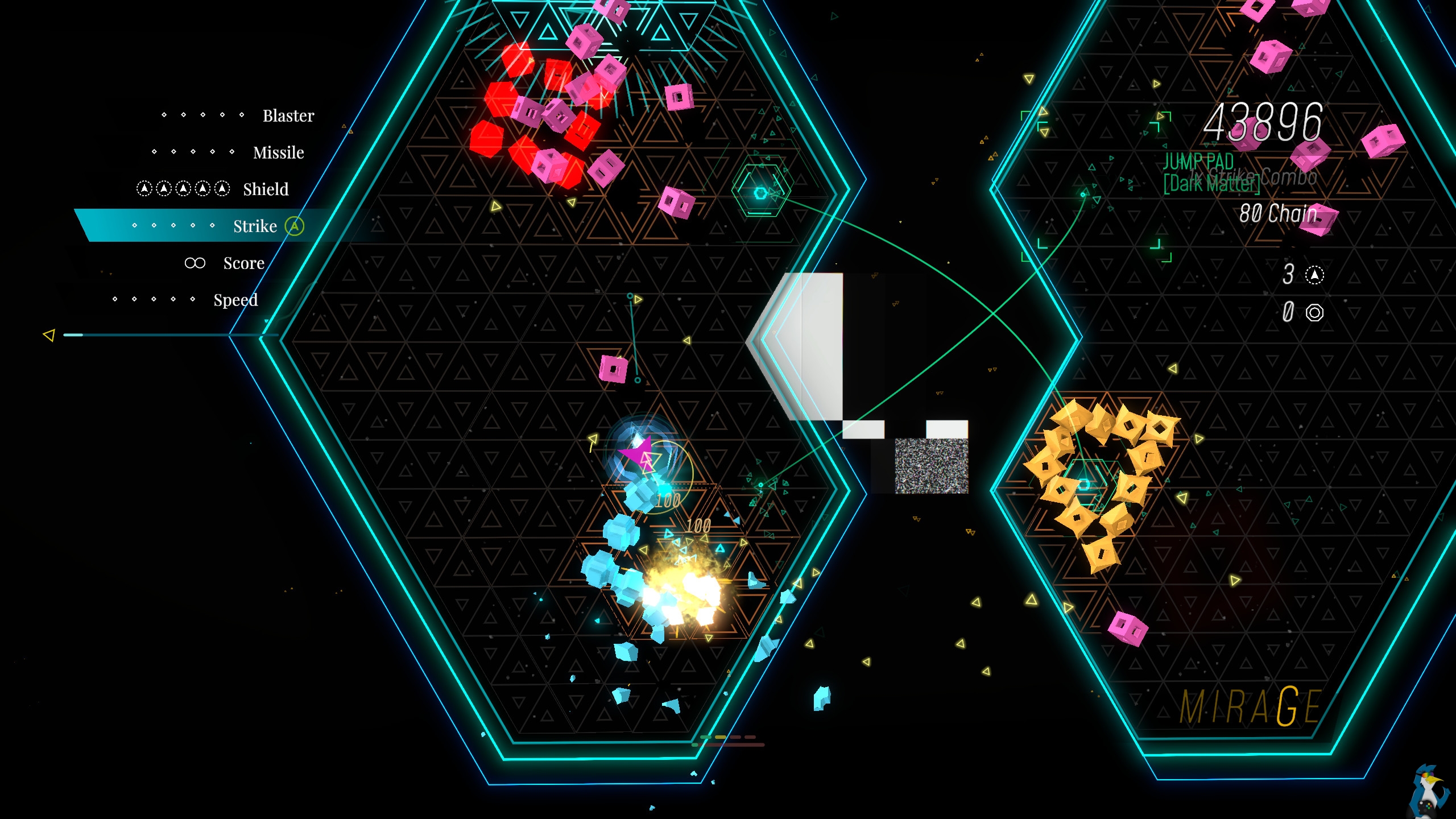Choose the Speed upgrade option
The width and height of the screenshot is (1456, 819).
235,300
